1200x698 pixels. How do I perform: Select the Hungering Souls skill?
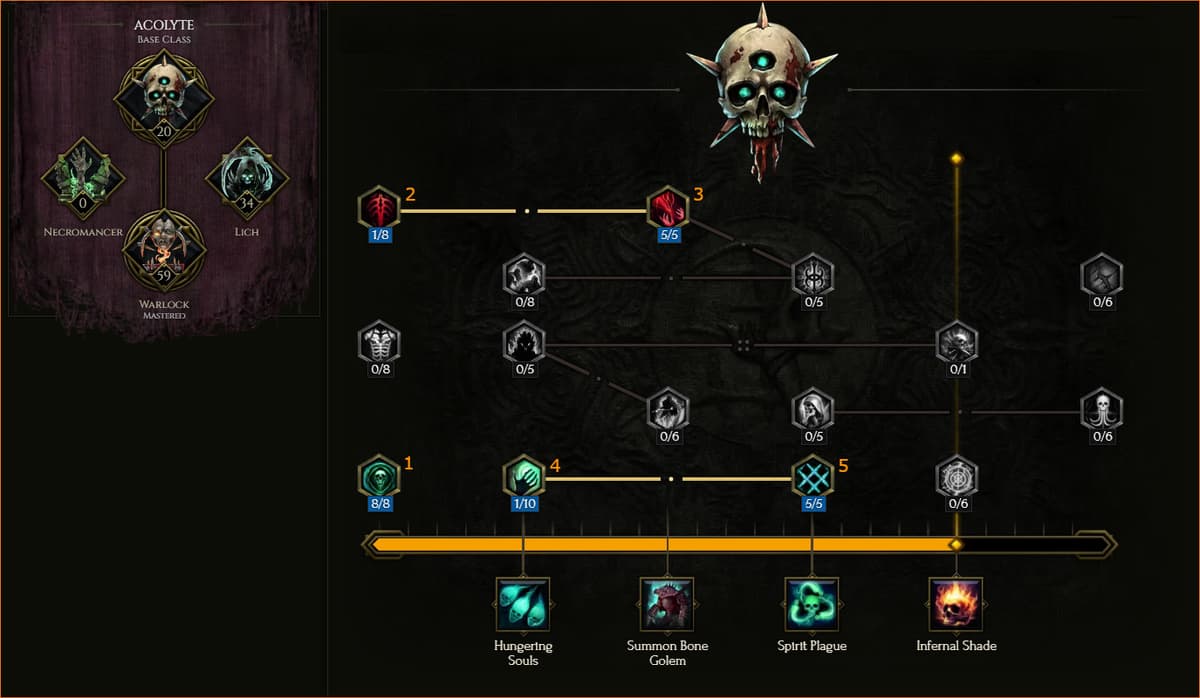coord(523,603)
